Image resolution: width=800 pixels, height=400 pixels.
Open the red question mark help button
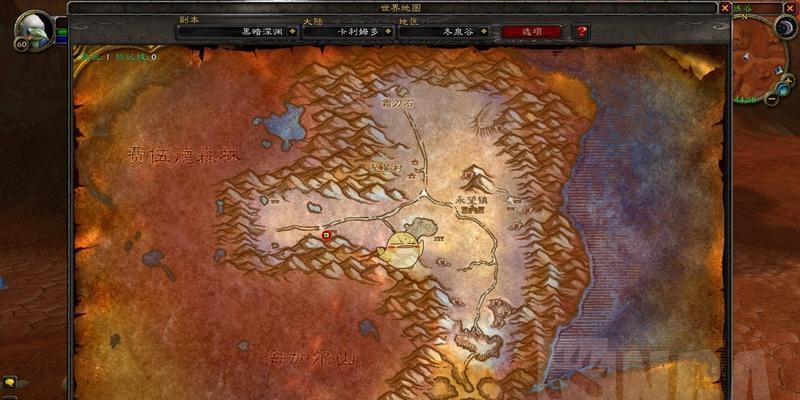click(x=579, y=31)
